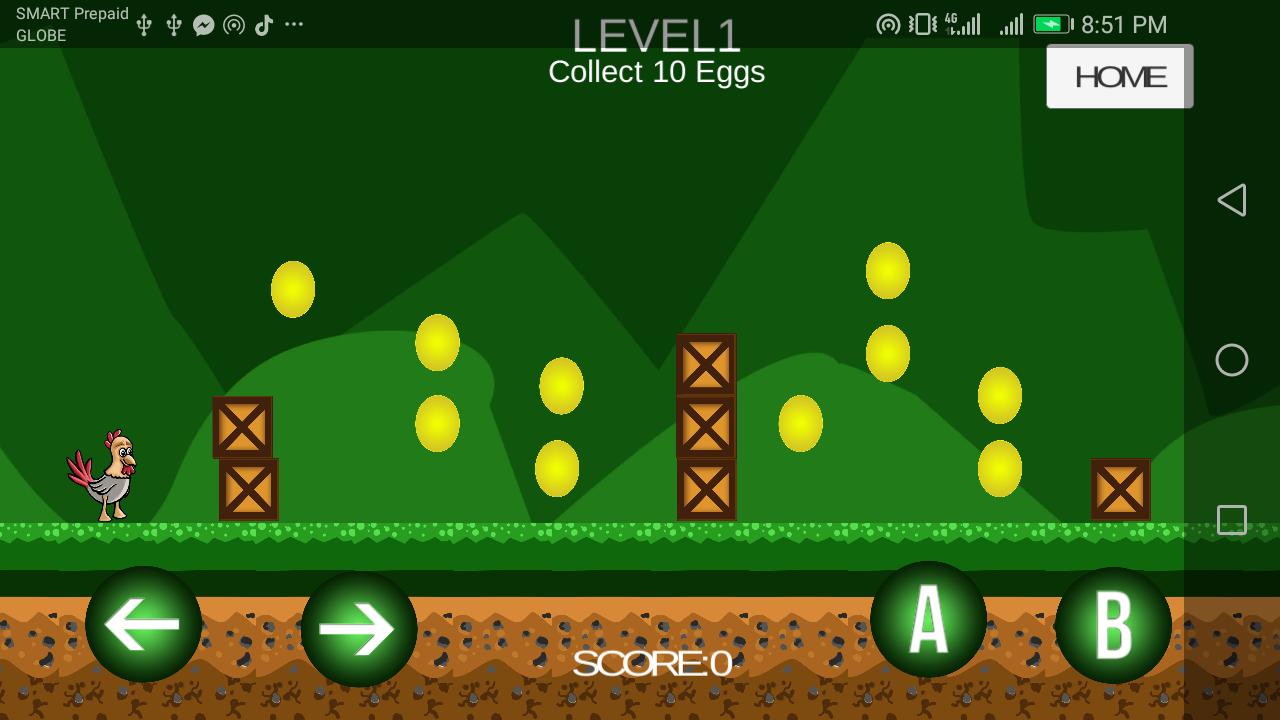The width and height of the screenshot is (1280, 720).
Task: Expand hidden notifications via the ellipsis
Action: 293,23
